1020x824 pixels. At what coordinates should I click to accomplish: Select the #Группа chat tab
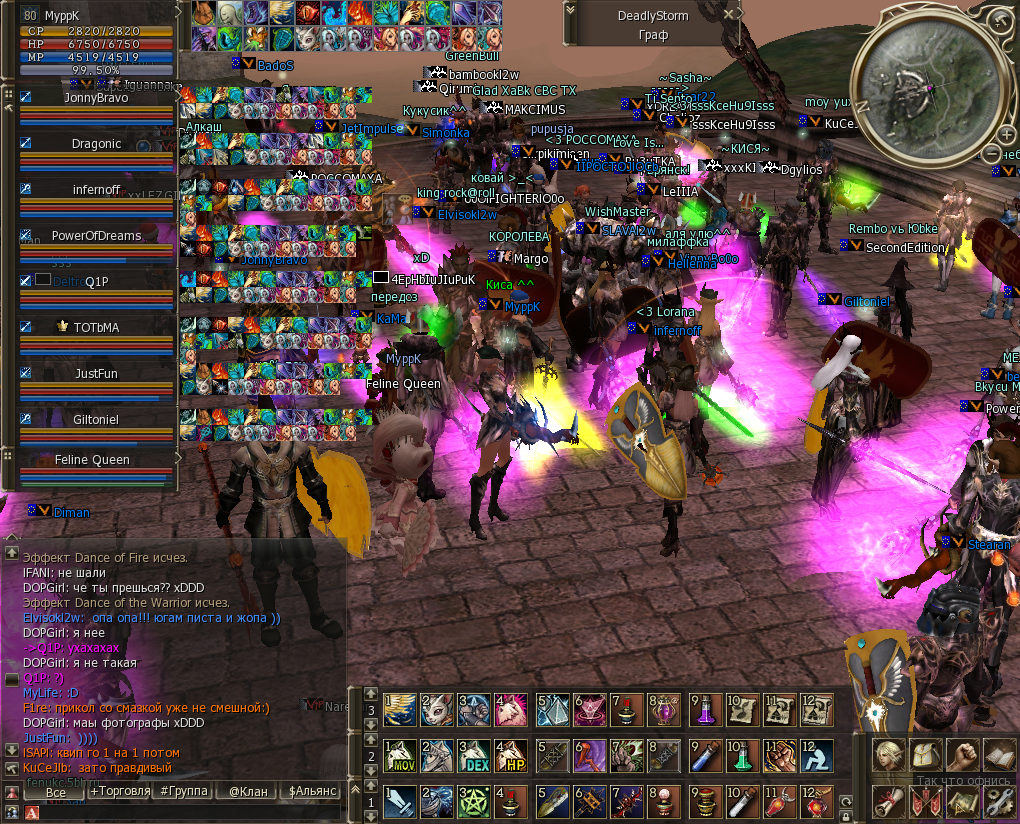(184, 792)
